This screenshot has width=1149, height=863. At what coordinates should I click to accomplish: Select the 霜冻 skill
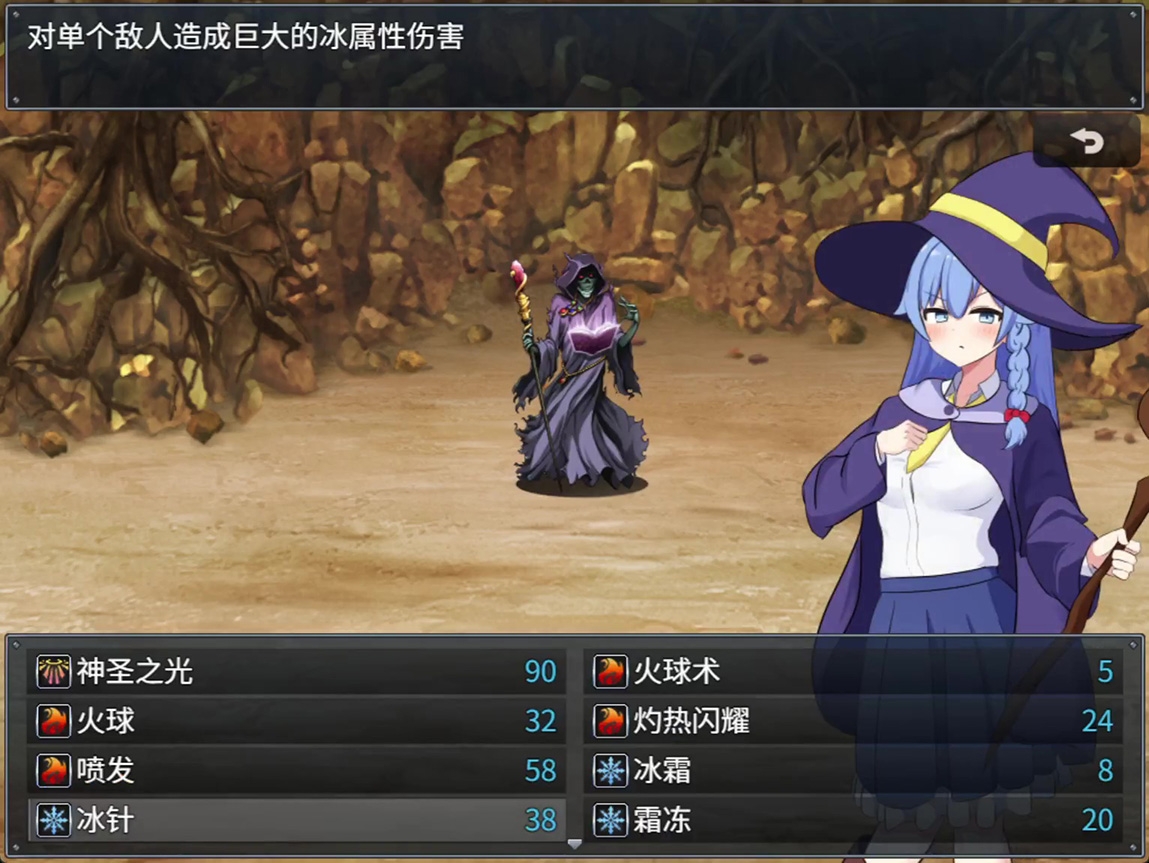[853, 821]
